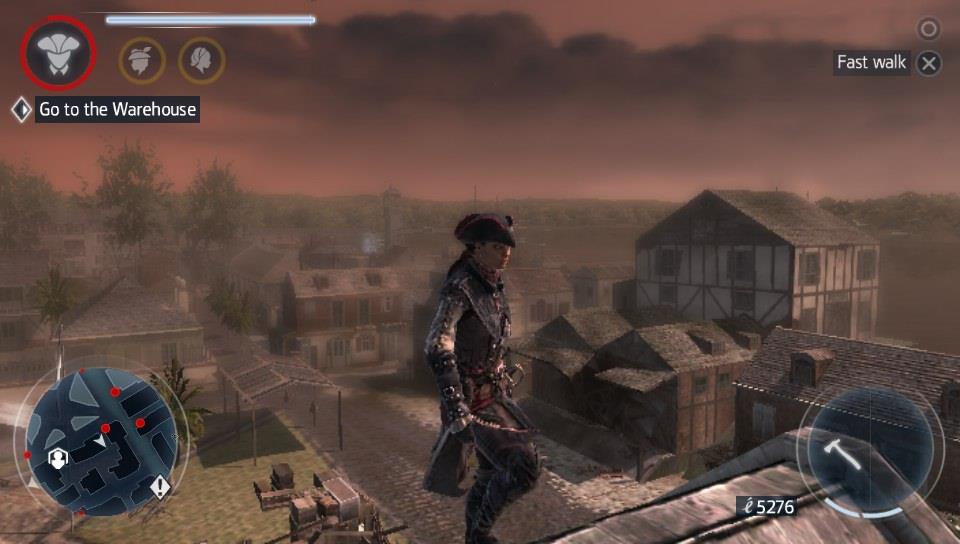This screenshot has height=544, width=960.
Task: Open the Go to the Warehouse objective
Action: [x=117, y=109]
